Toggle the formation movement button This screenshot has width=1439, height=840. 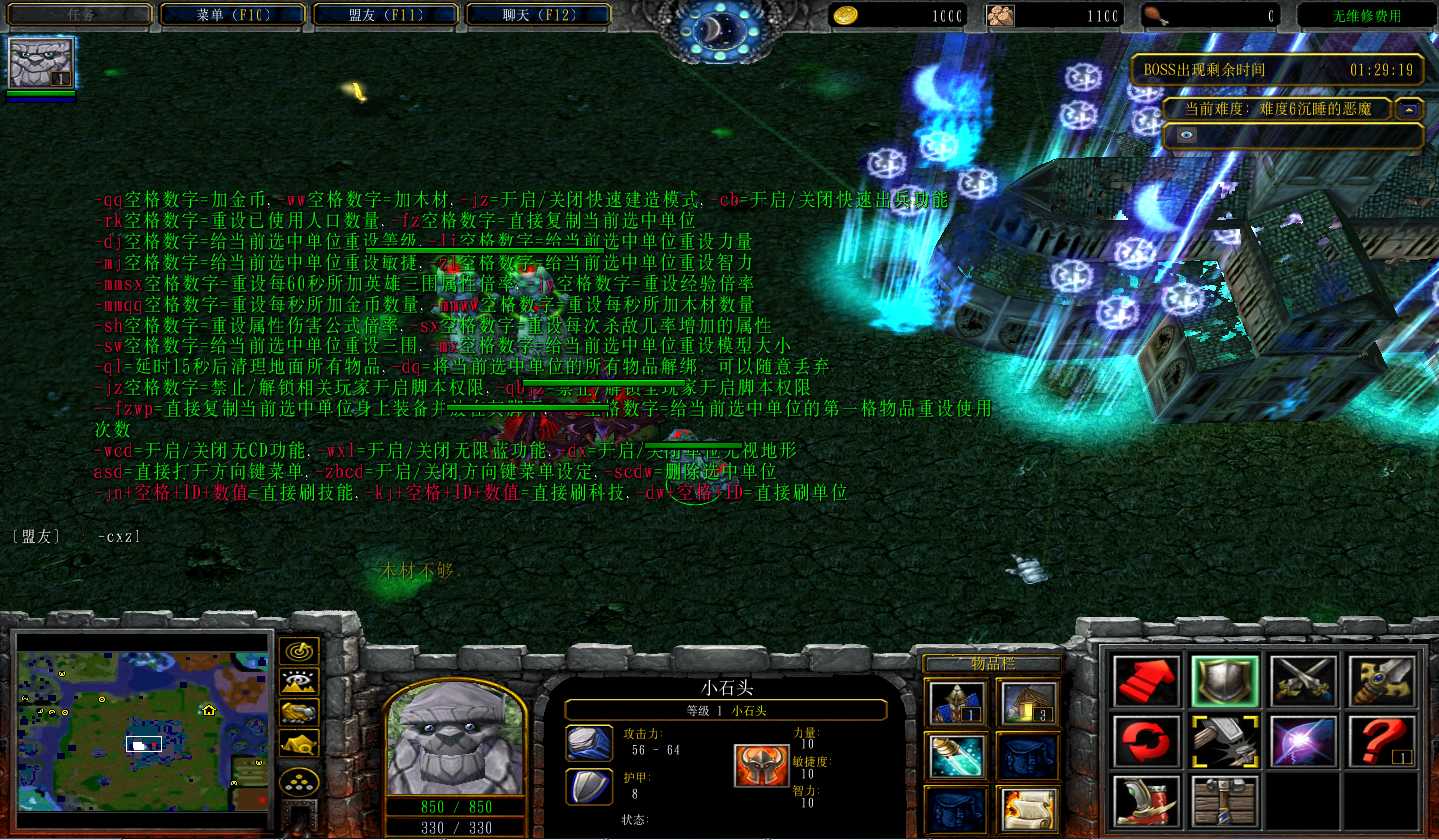point(299,780)
